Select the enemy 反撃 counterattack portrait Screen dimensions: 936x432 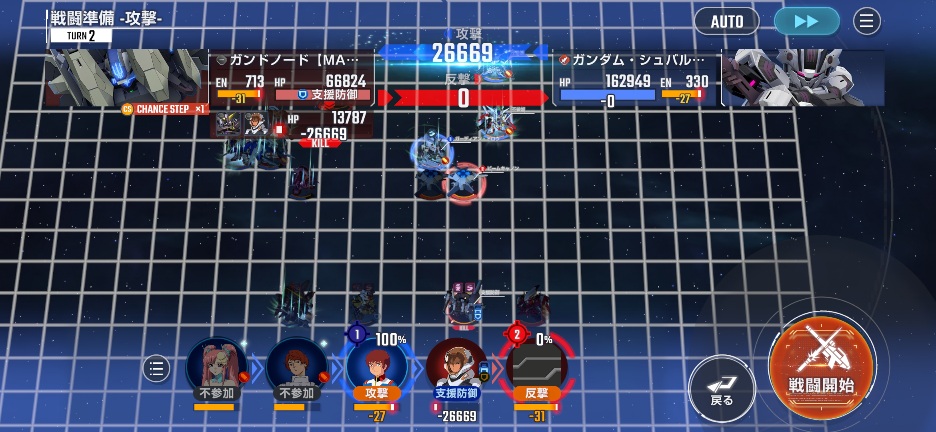tap(536, 368)
